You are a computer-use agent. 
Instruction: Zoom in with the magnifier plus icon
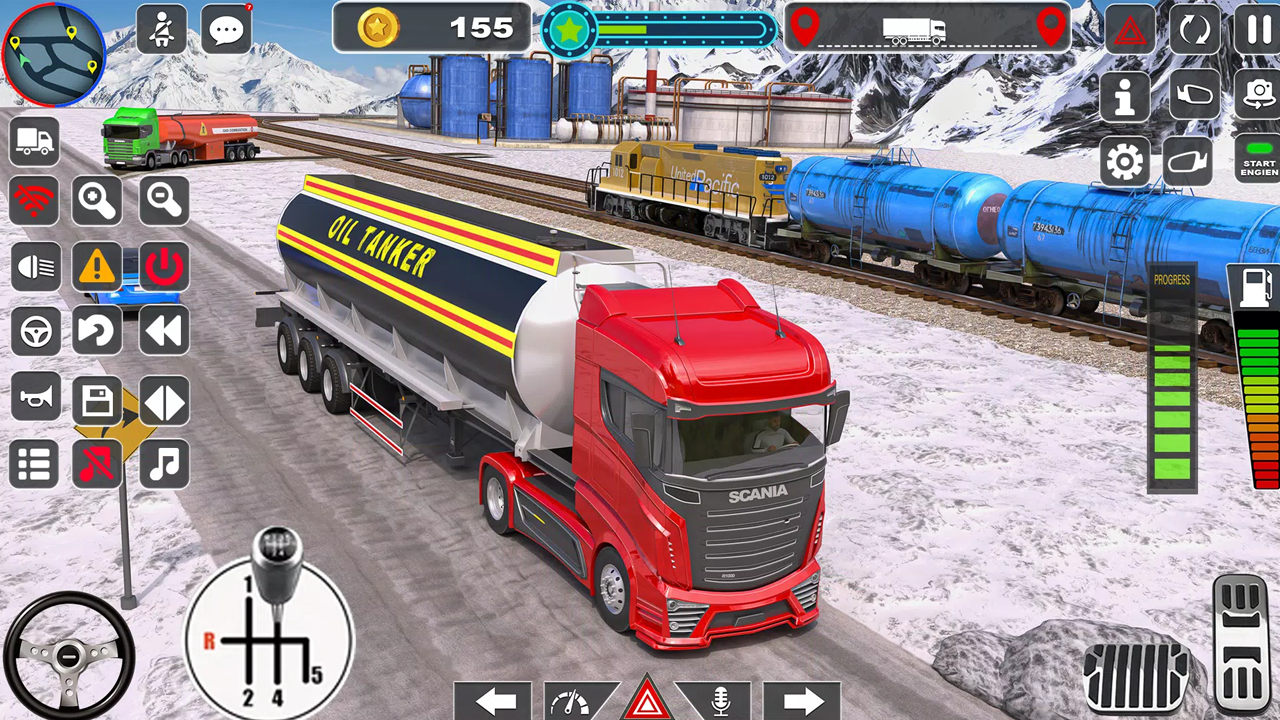(97, 200)
